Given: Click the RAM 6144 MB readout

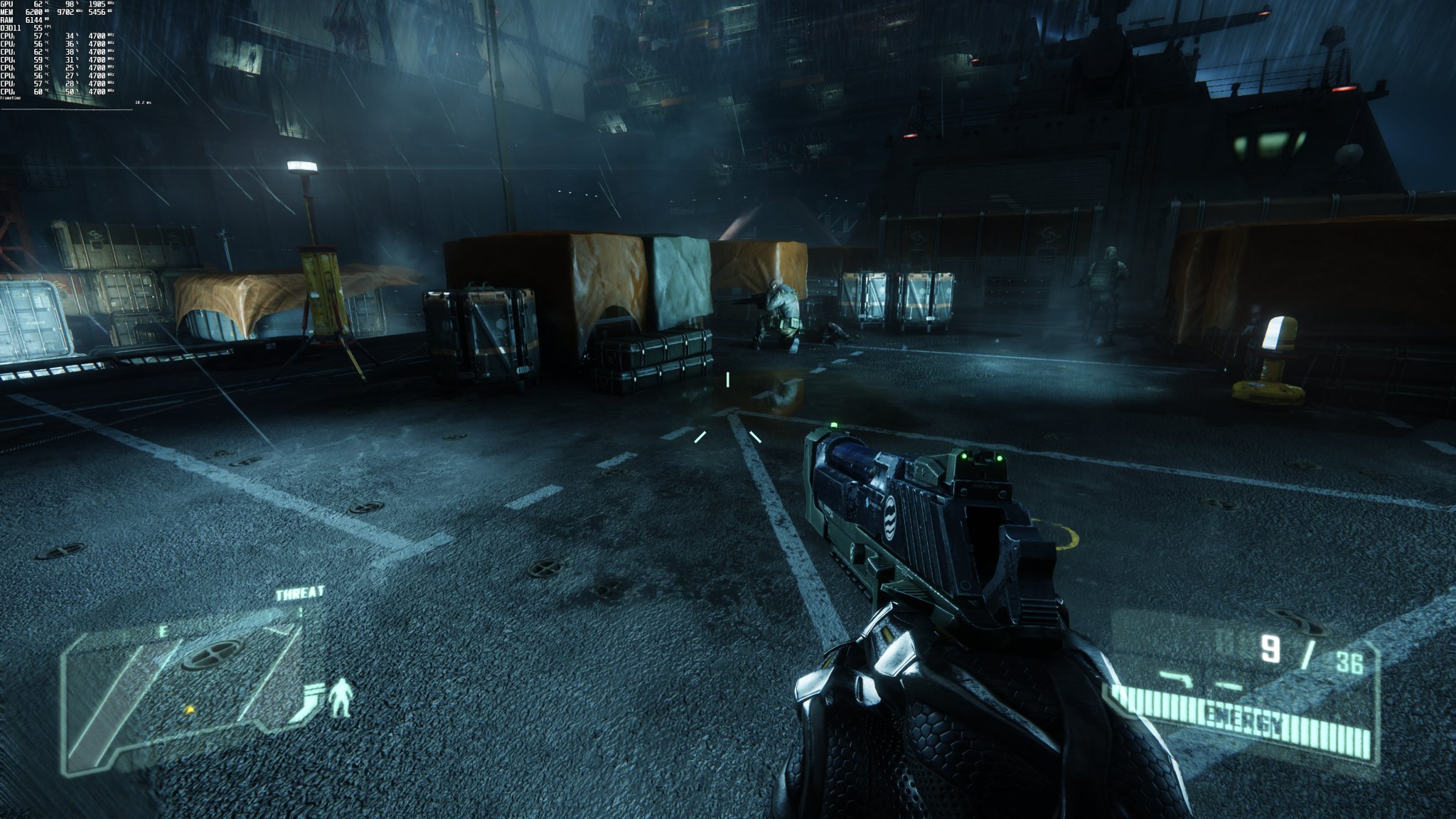Looking at the screenshot, I should 34,21.
